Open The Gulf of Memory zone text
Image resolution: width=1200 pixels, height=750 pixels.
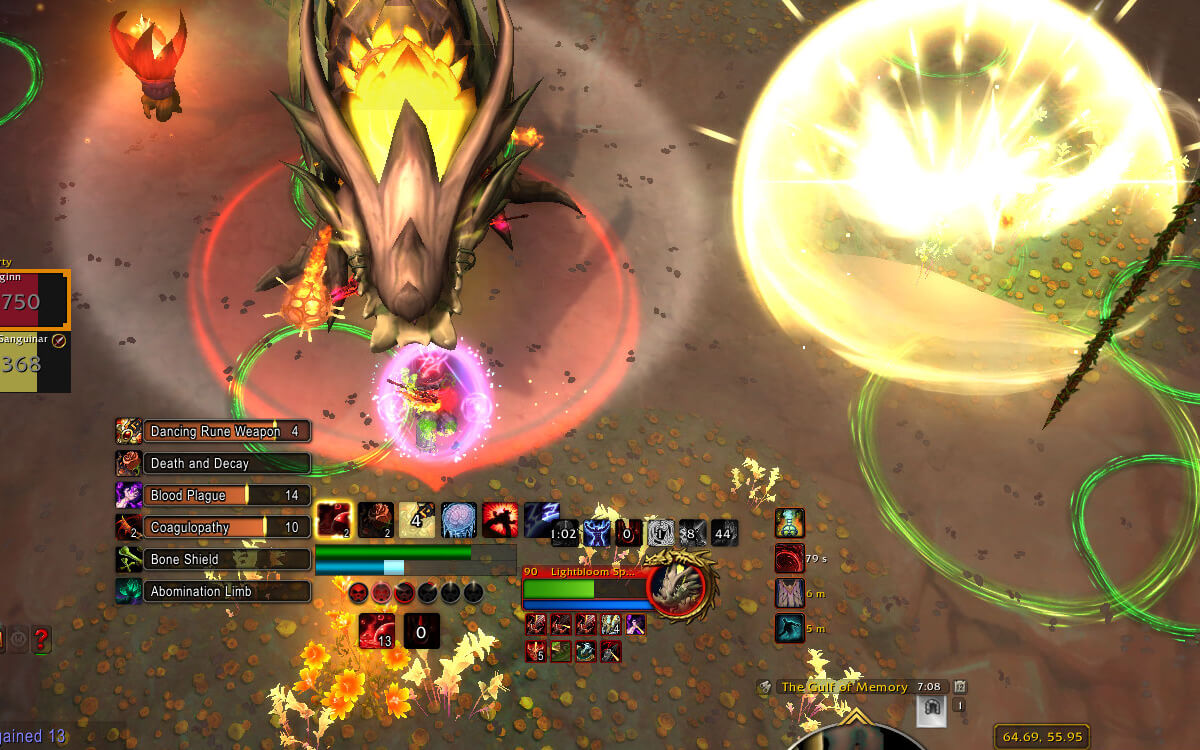843,687
